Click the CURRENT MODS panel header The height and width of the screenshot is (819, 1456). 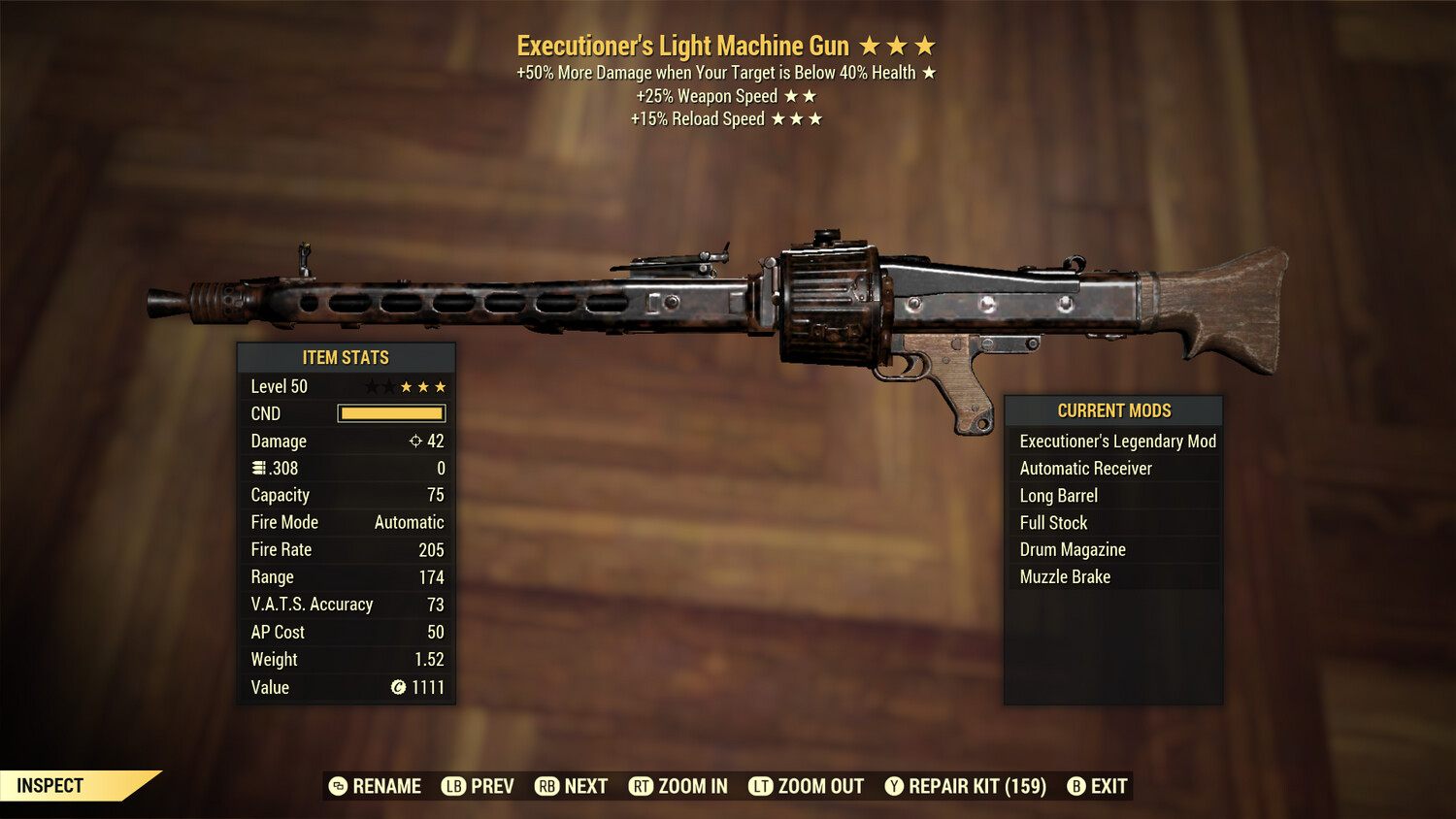pyautogui.click(x=1112, y=409)
